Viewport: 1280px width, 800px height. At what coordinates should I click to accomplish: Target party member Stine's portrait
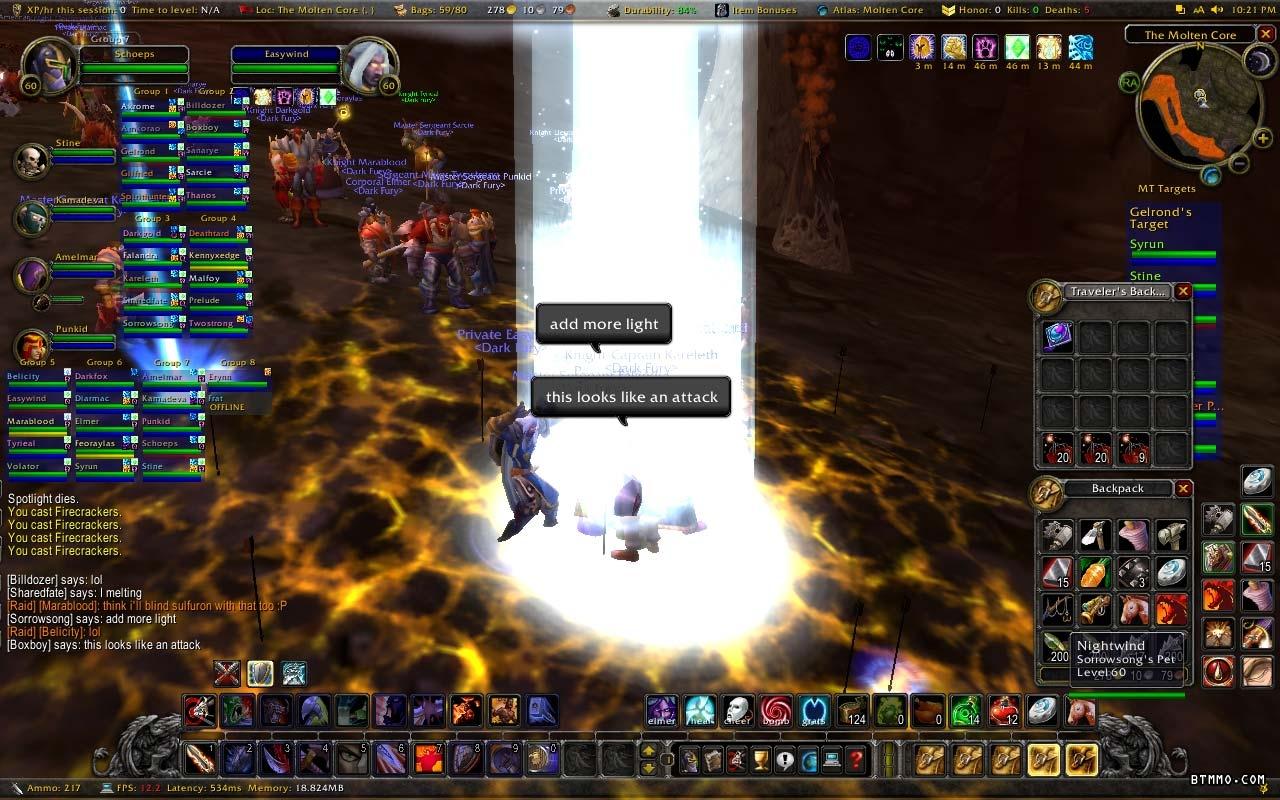coord(32,161)
